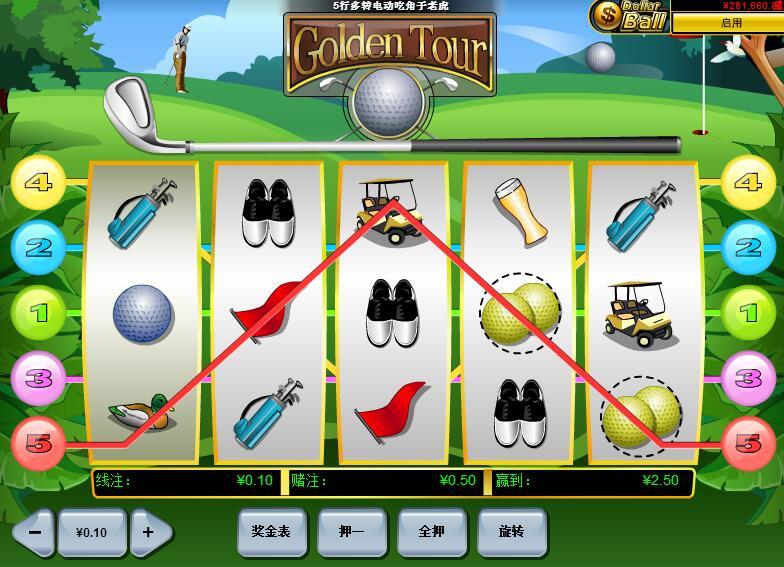Select the red payline 5 ball on the left
The height and width of the screenshot is (567, 784).
tap(38, 443)
